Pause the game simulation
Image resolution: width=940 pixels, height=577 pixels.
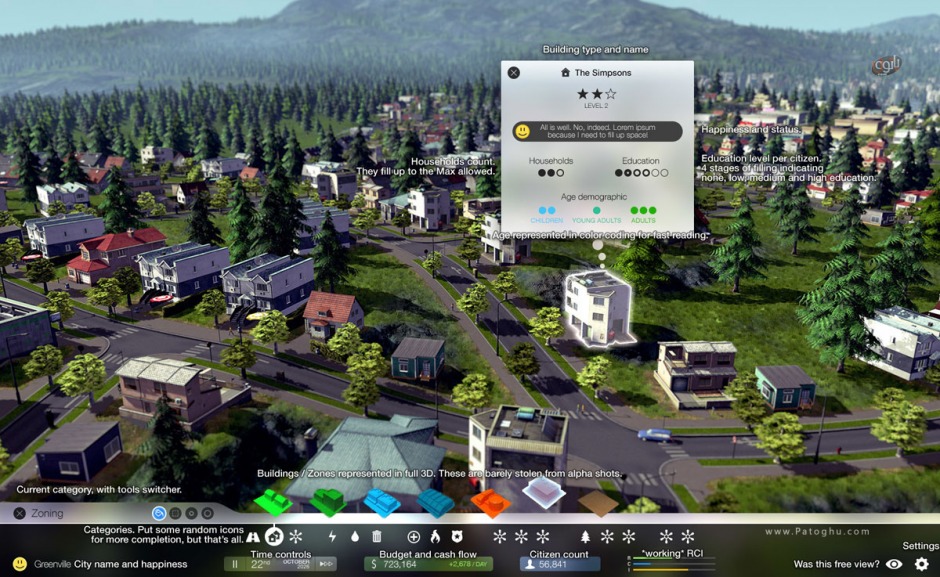point(236,564)
